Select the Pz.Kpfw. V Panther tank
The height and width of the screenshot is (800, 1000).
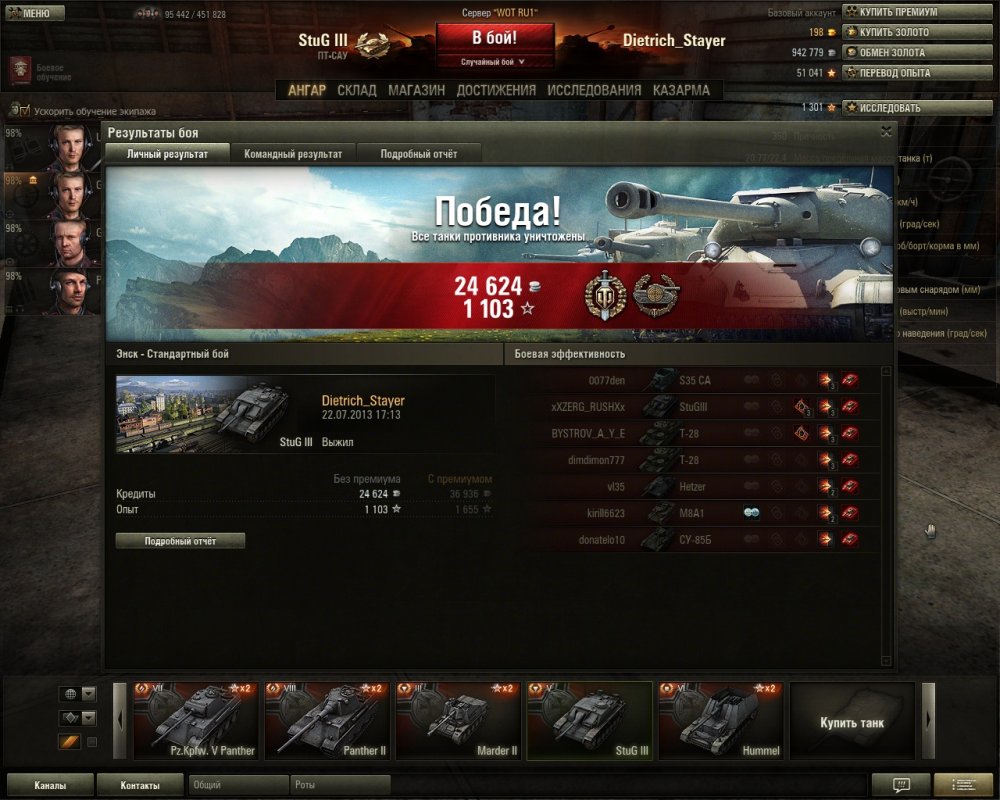coord(196,720)
